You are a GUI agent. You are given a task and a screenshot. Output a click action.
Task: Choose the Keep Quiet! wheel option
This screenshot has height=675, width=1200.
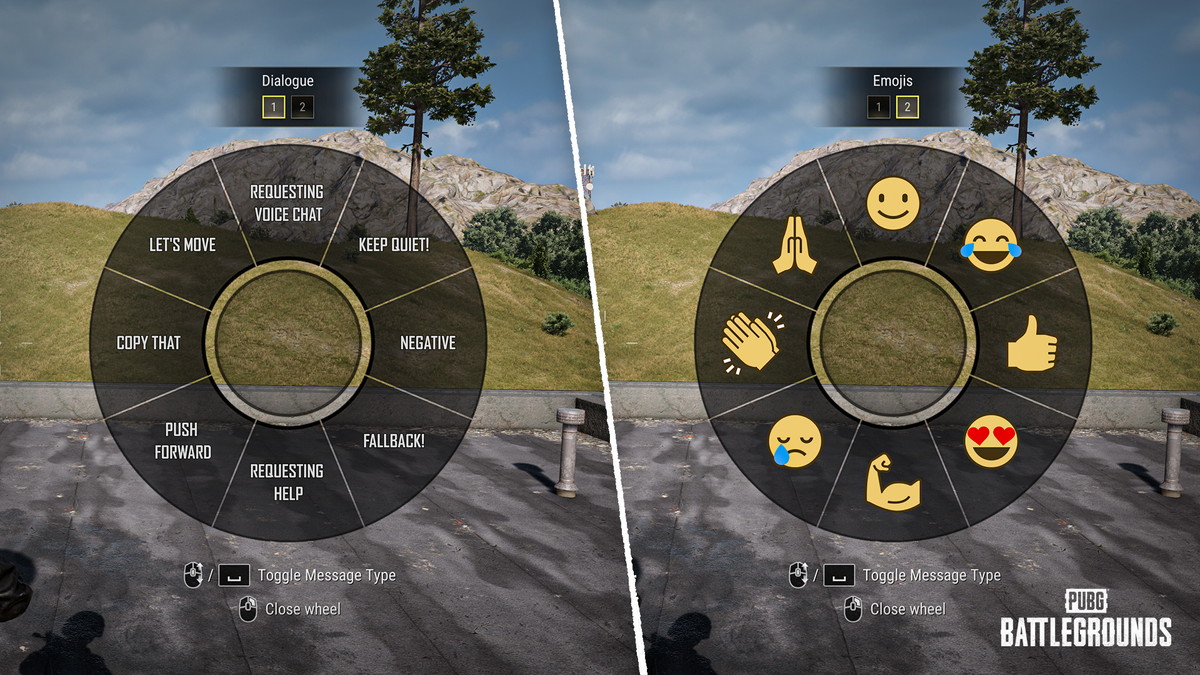[394, 244]
